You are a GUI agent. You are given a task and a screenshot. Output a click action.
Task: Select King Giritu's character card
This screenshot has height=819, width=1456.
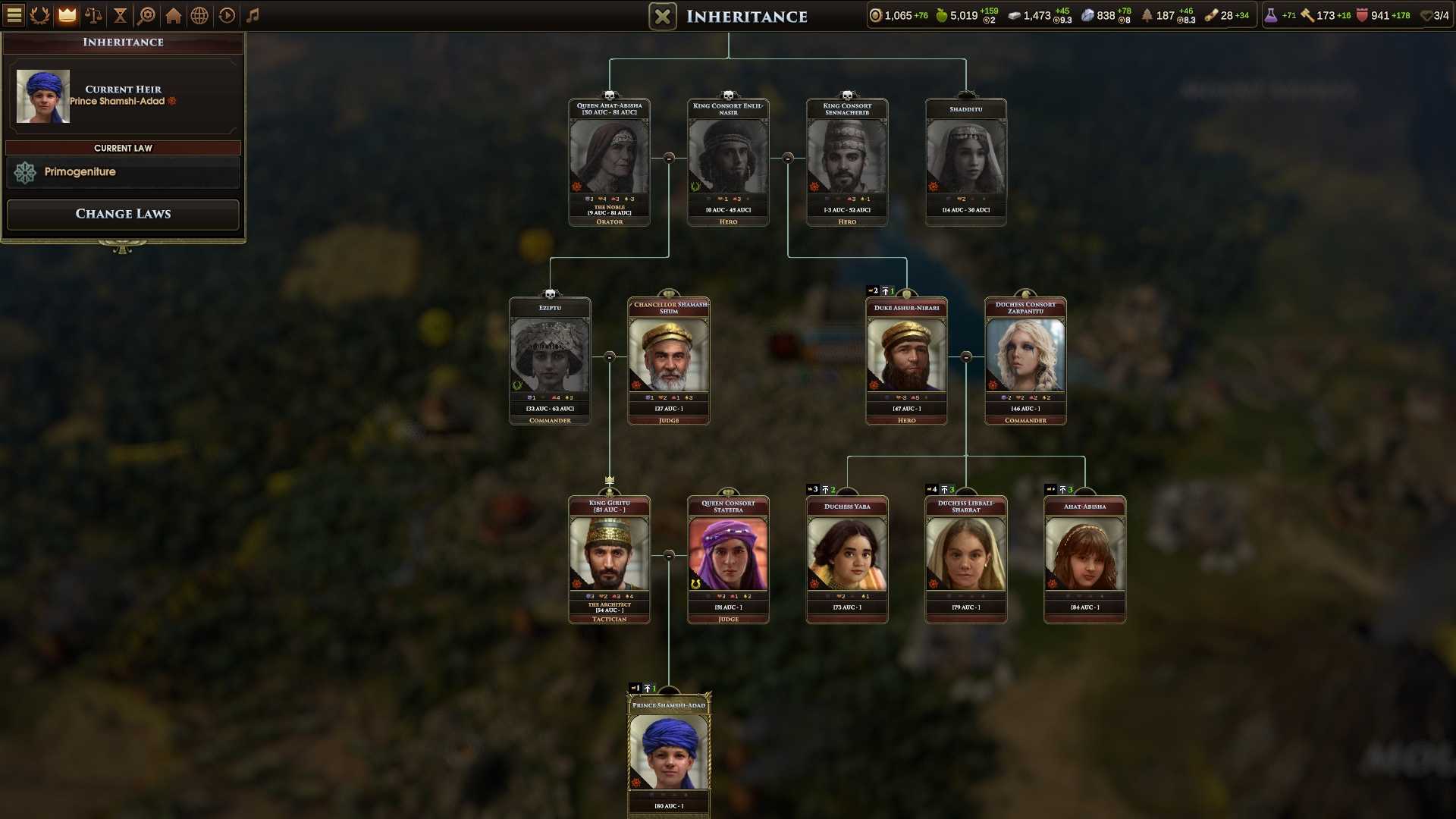tap(609, 554)
